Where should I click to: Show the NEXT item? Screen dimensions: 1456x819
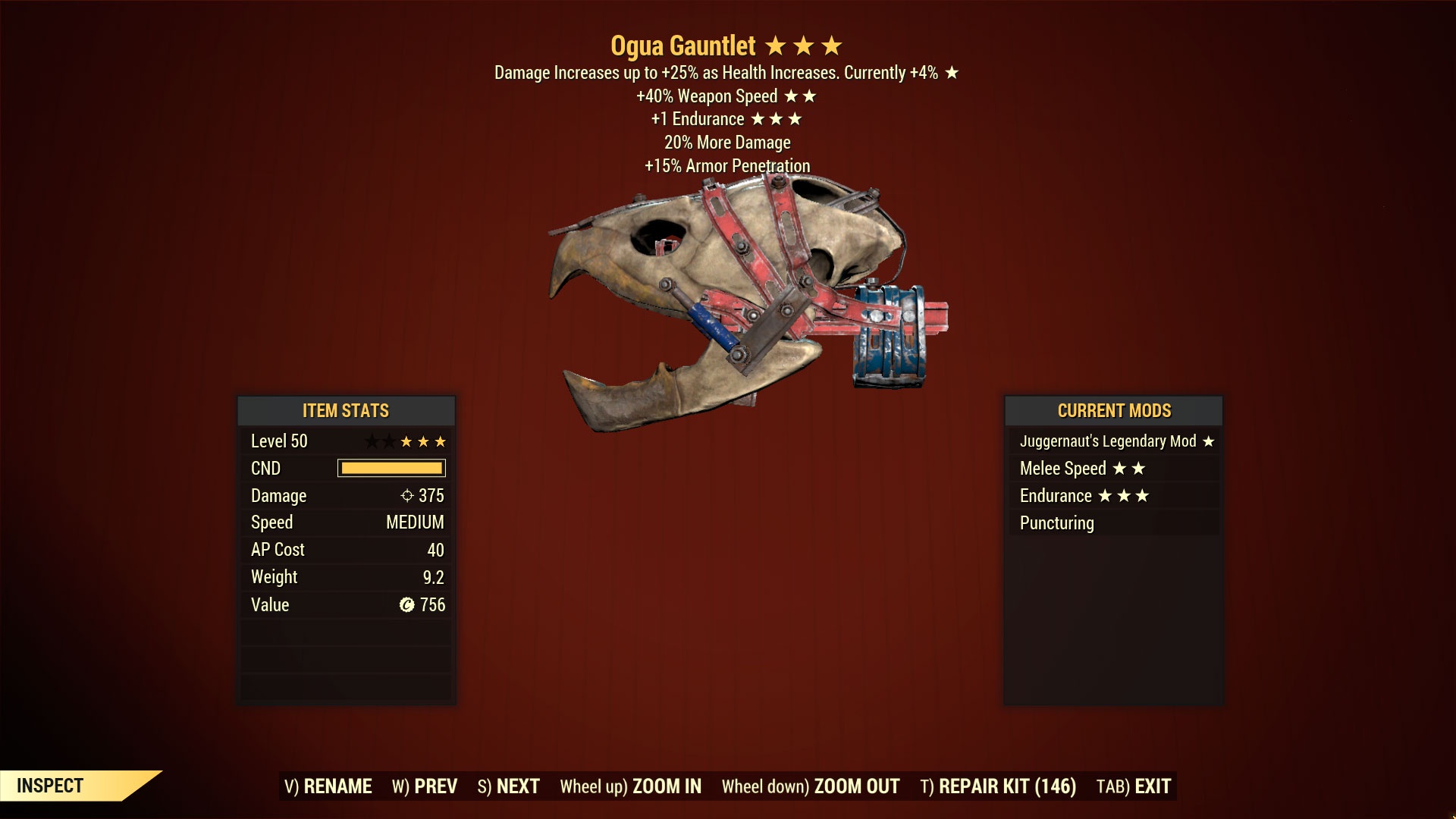click(x=508, y=786)
